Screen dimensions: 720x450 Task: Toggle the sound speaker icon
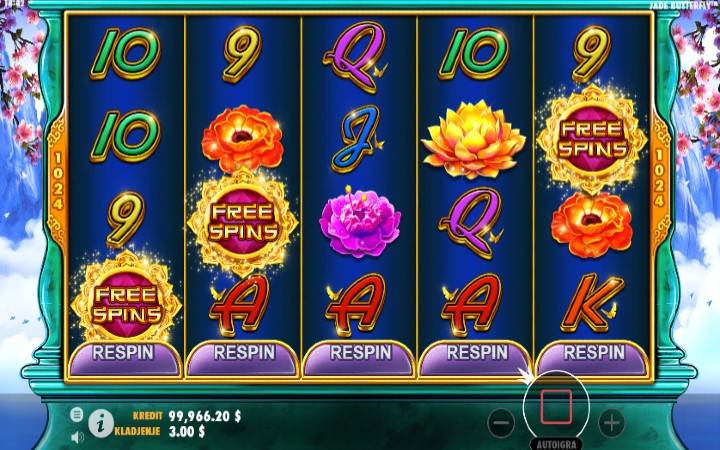tap(77, 436)
